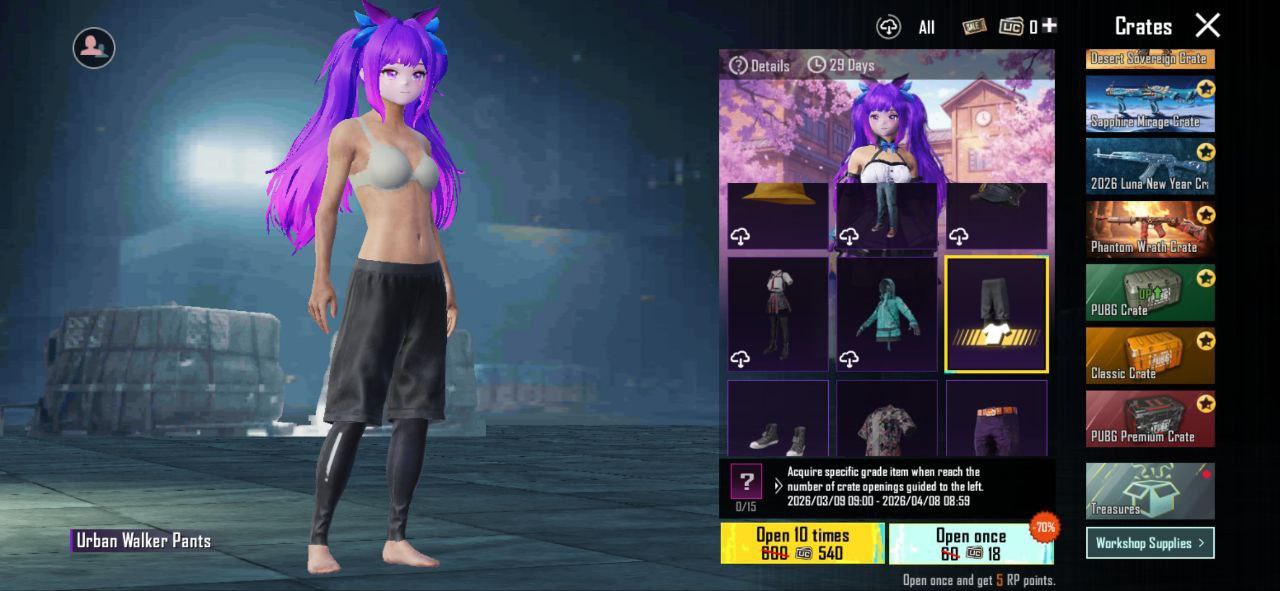Select the floral shirt item
Image resolution: width=1280 pixels, height=591 pixels.
point(887,419)
